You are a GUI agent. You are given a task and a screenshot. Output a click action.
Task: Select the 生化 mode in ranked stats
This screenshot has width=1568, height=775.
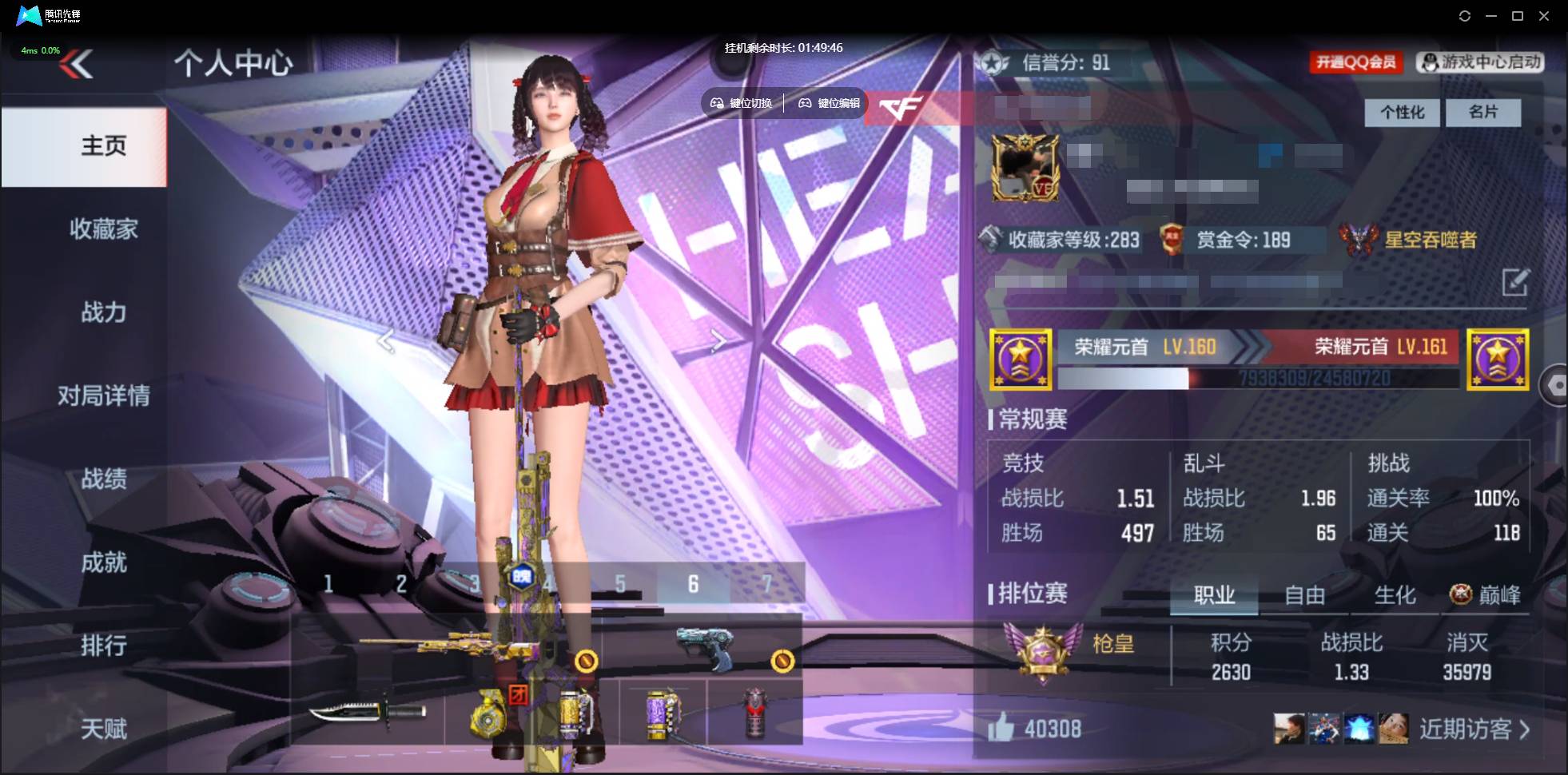click(x=1397, y=594)
